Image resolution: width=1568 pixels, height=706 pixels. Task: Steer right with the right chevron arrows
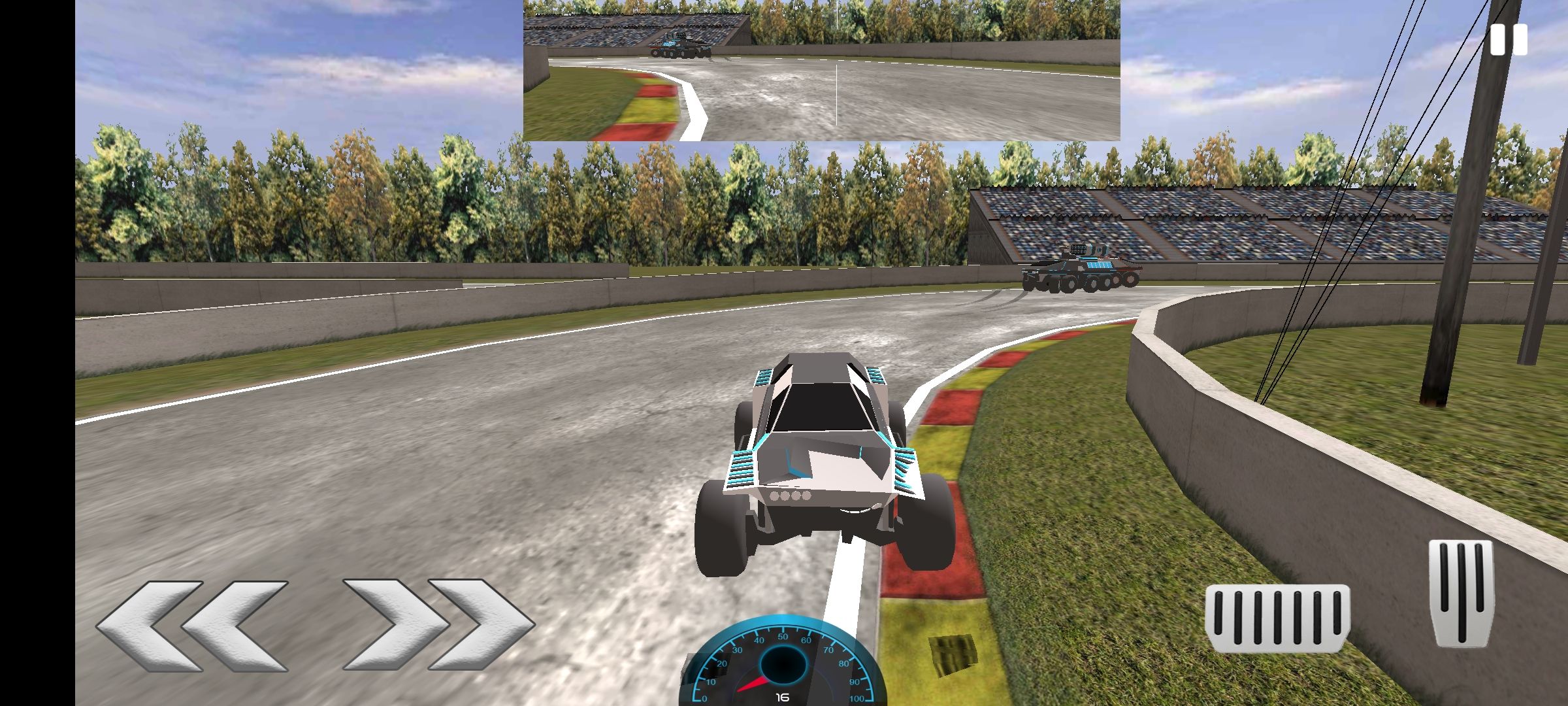click(x=438, y=625)
